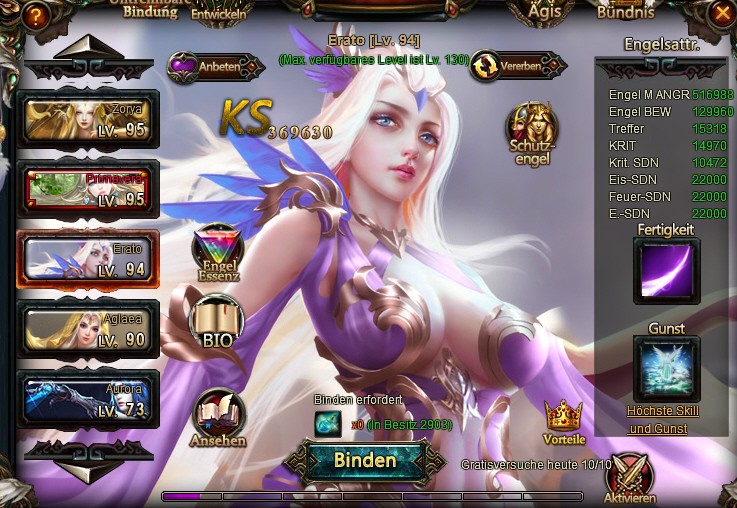Select angel Primavera from the list
The height and width of the screenshot is (508, 737).
(88, 188)
